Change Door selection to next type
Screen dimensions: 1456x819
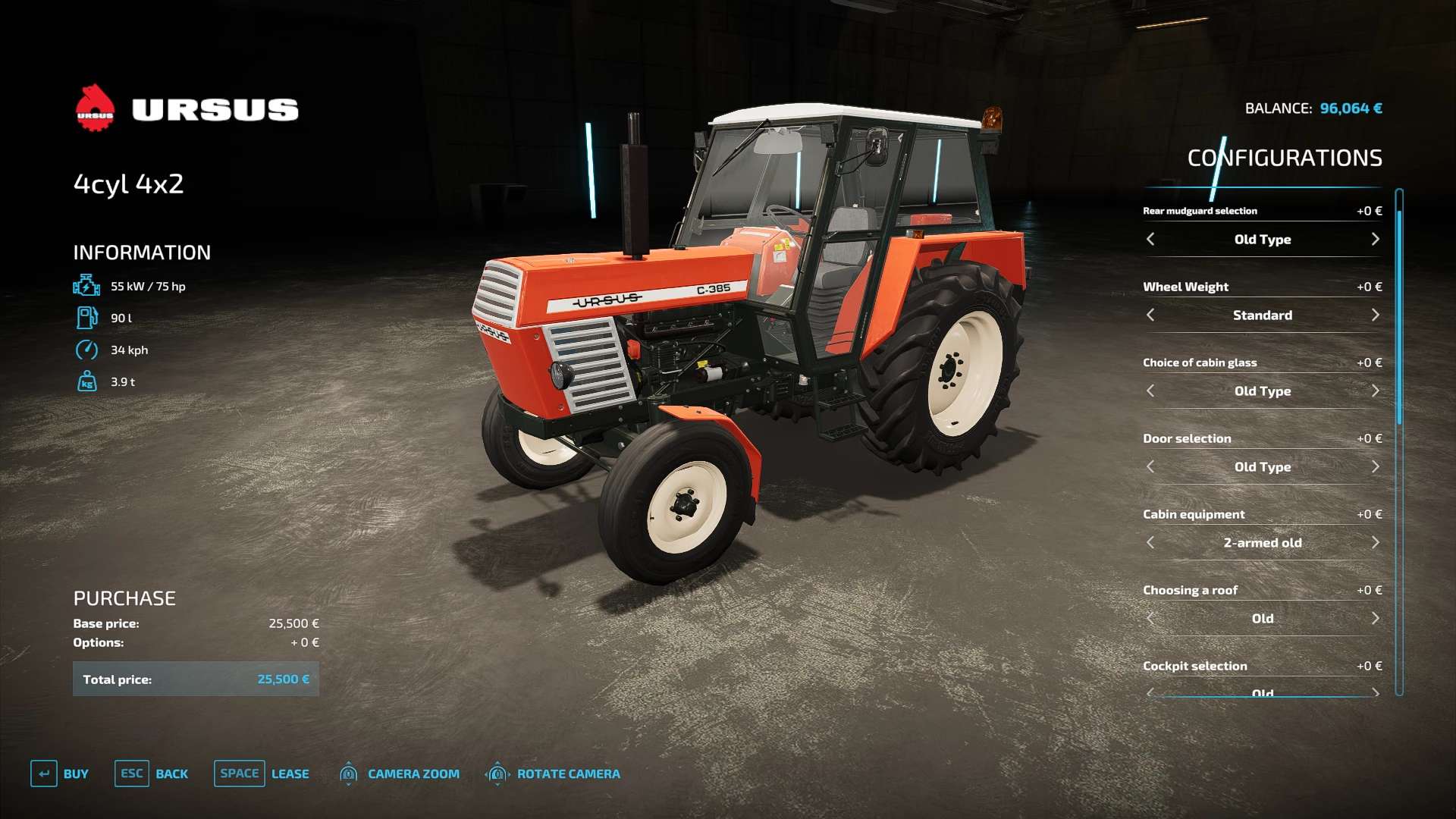[x=1375, y=467]
